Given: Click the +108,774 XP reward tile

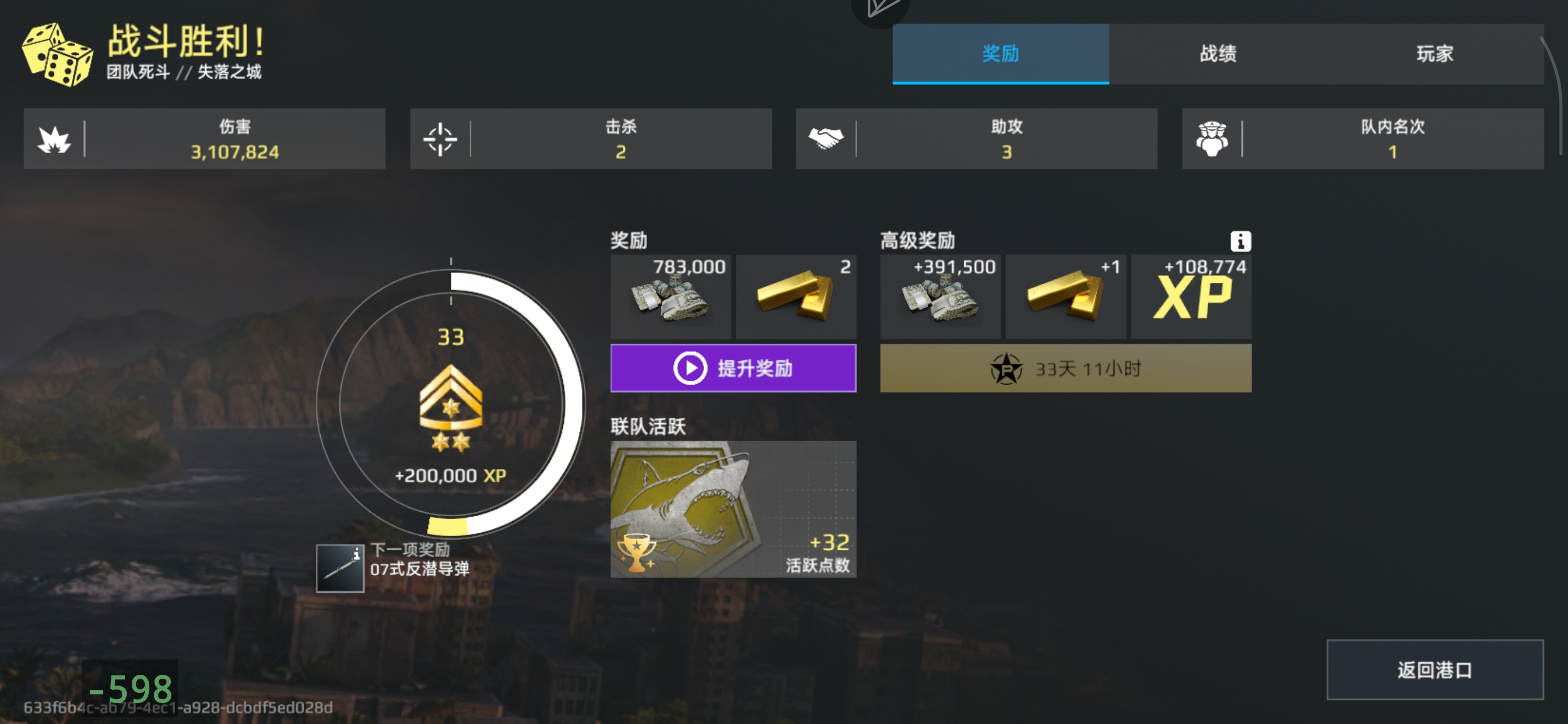Looking at the screenshot, I should pyautogui.click(x=1191, y=296).
